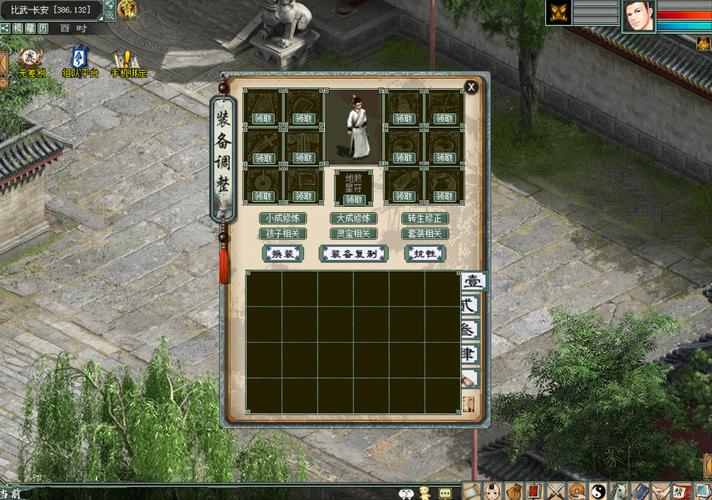This screenshot has height=500, width=712.
Task: Select the 套装相关 button
Action: tap(424, 233)
